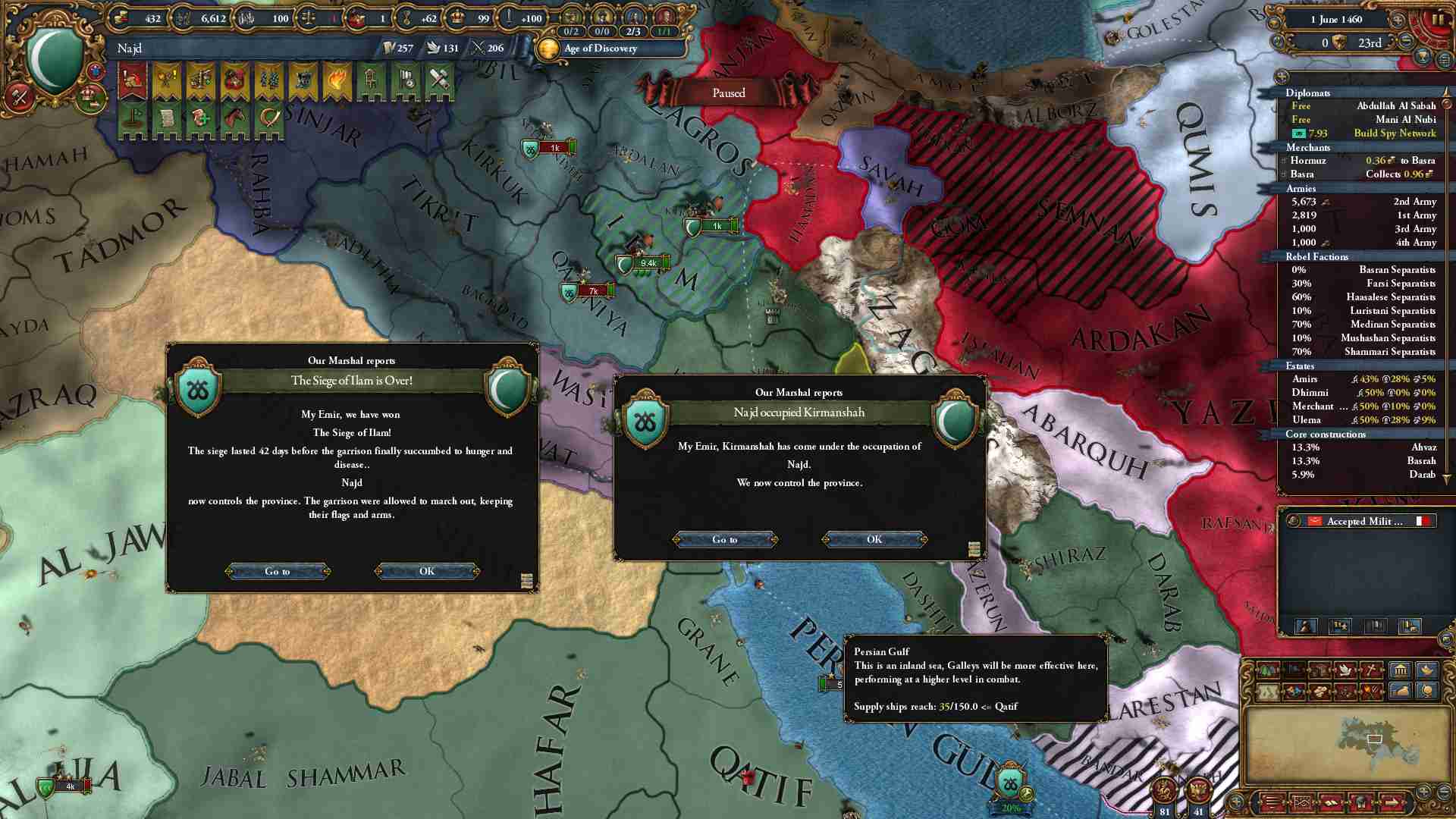Select the columned building map mode

(1400, 670)
